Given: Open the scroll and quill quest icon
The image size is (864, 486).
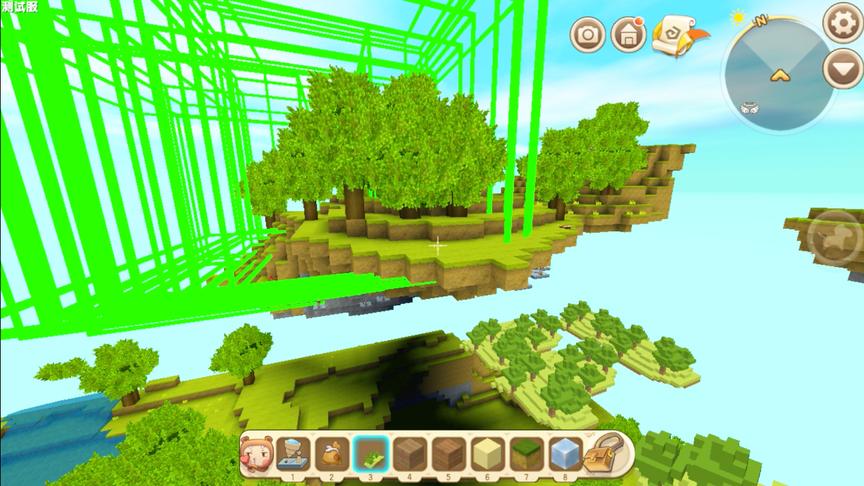Looking at the screenshot, I should coord(672,36).
